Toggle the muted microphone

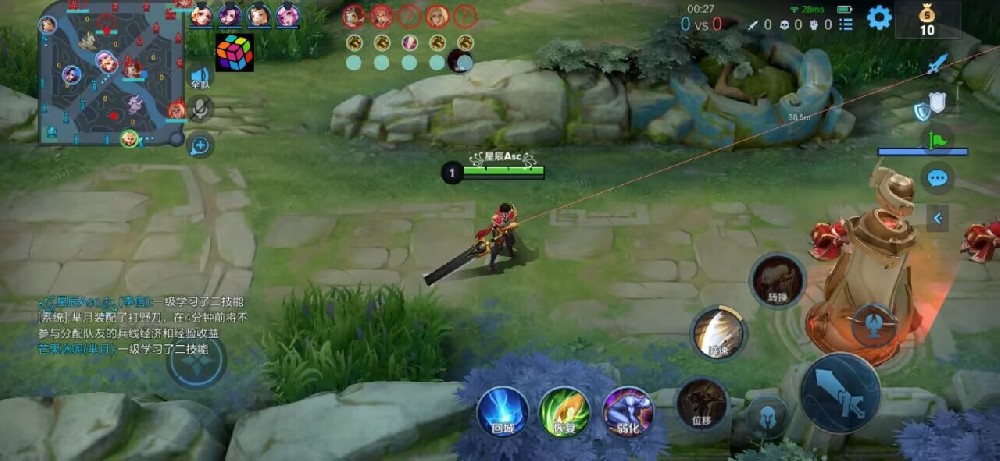coord(200,109)
